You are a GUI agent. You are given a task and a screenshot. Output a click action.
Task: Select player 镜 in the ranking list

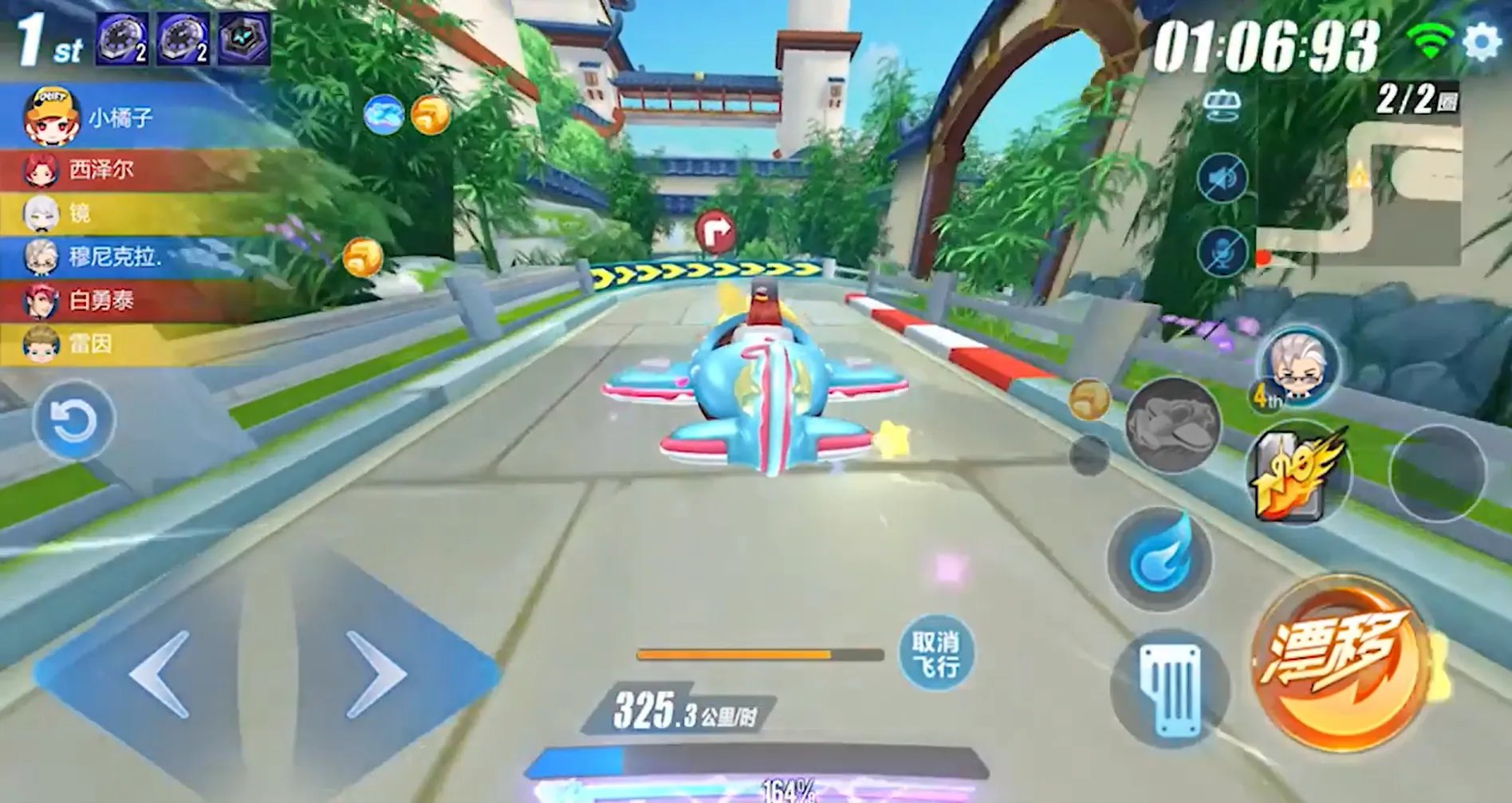pyautogui.click(x=78, y=213)
